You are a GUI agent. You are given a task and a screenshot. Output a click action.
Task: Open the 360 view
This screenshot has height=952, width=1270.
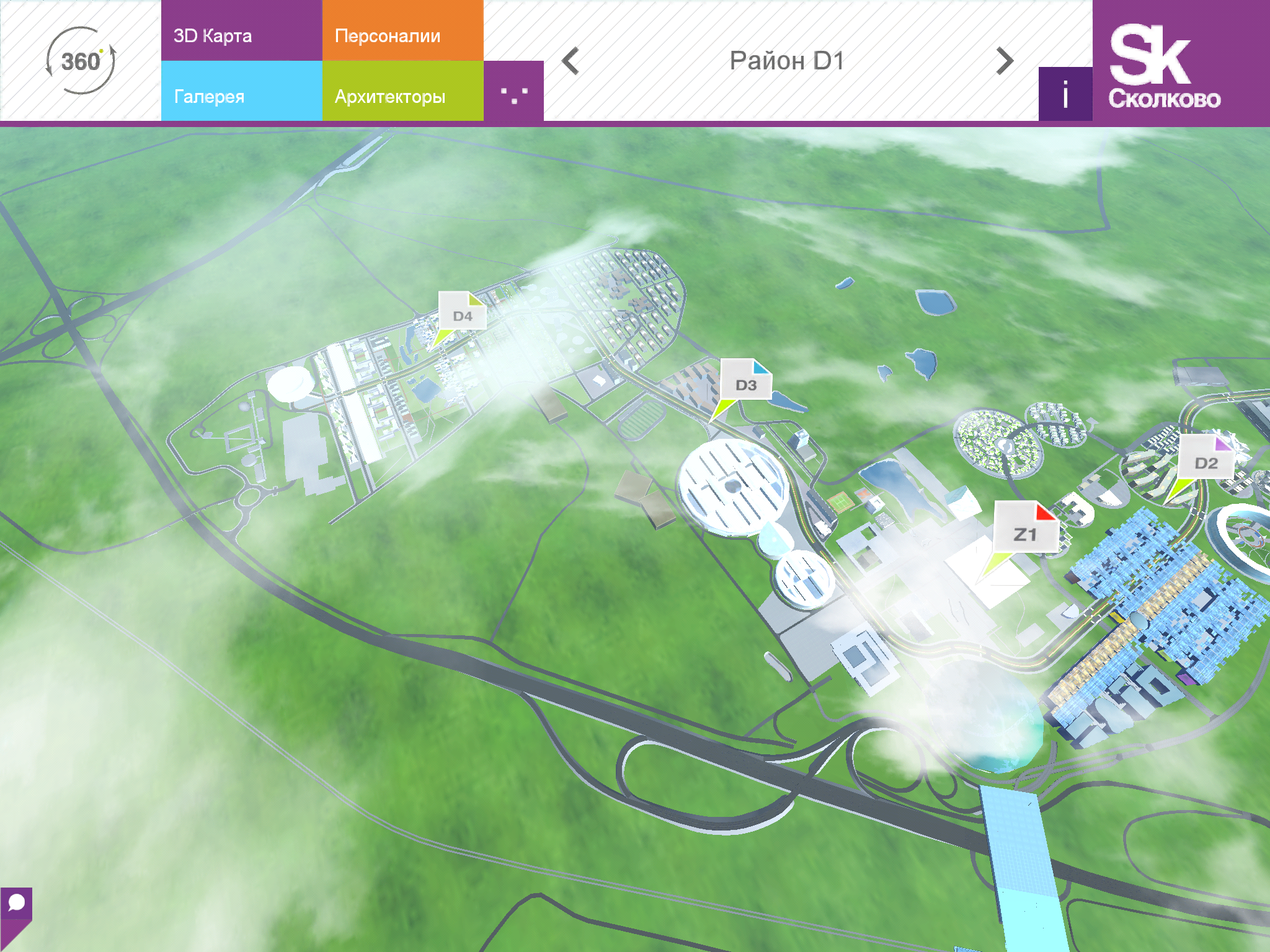(x=81, y=61)
